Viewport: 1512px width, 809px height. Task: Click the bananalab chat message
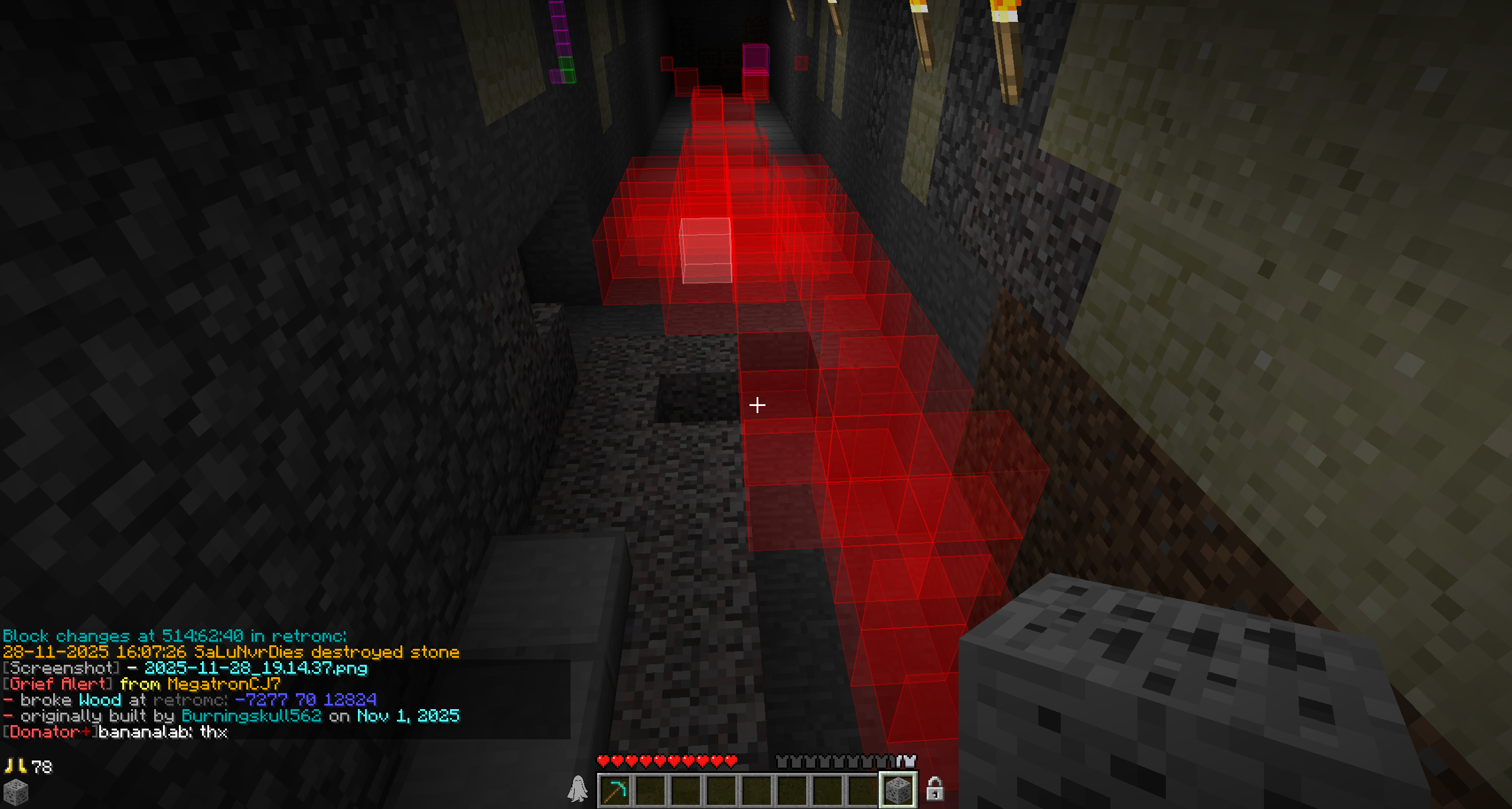[x=162, y=732]
